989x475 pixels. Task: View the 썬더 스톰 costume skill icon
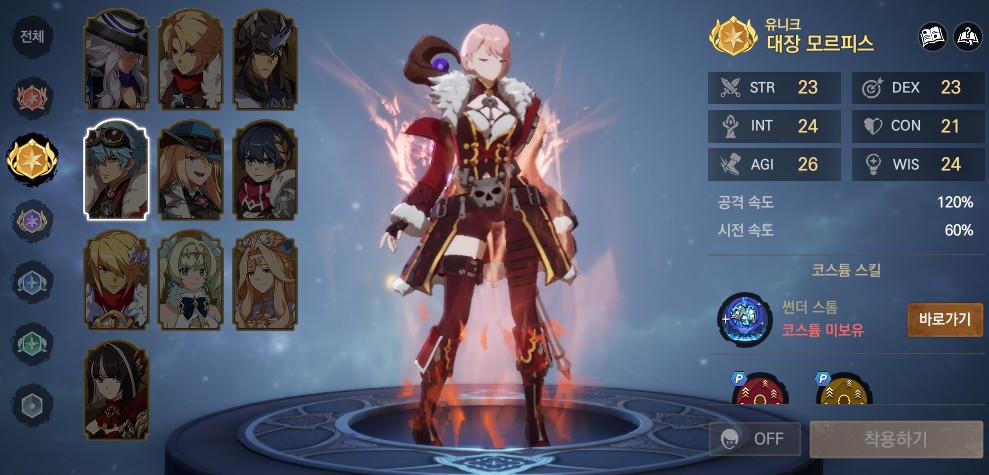tap(748, 320)
